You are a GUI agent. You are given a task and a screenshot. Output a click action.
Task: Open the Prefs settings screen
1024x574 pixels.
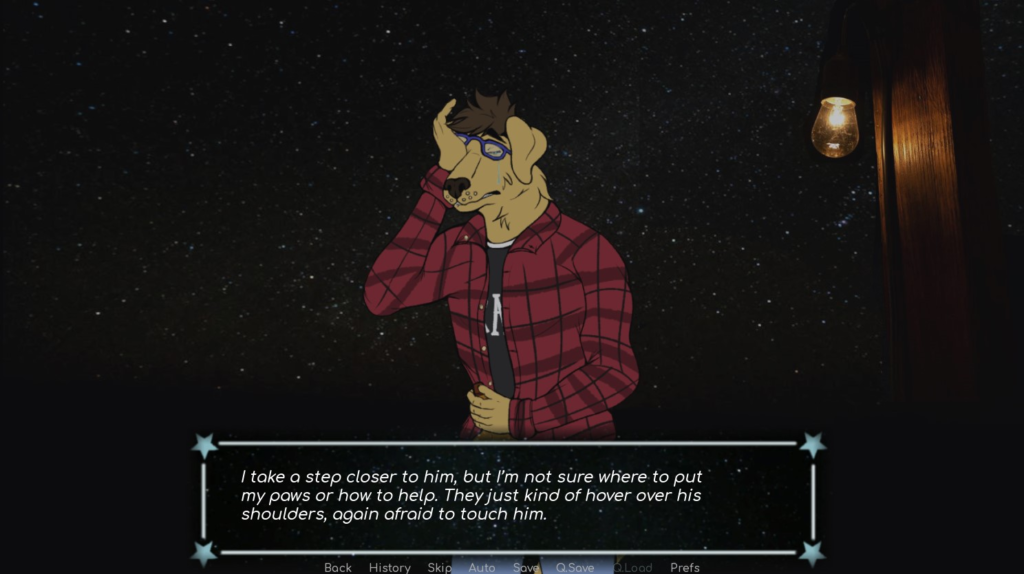pos(685,567)
